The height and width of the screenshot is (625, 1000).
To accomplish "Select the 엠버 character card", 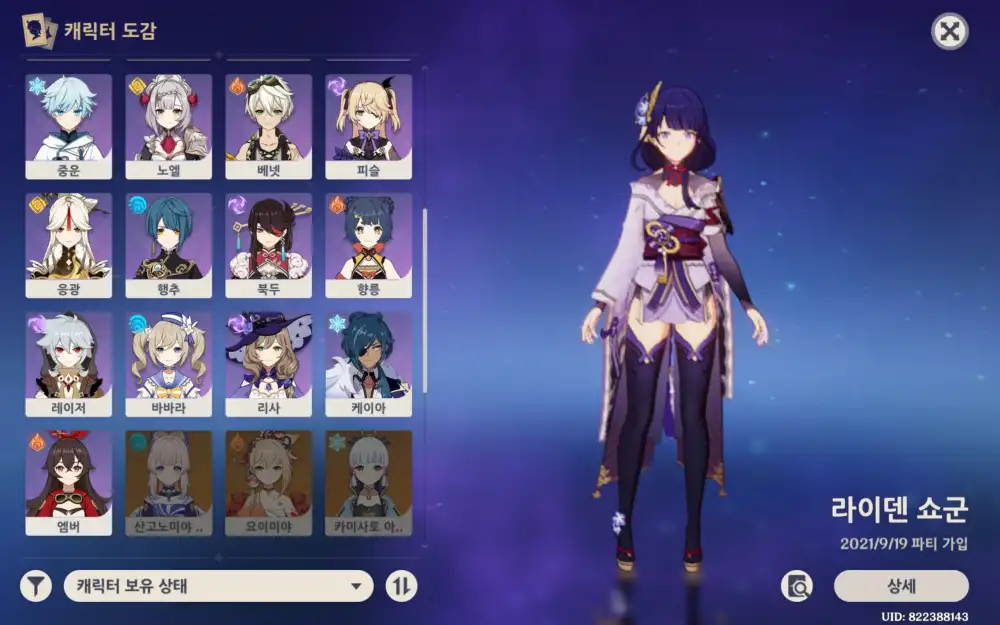I will coord(68,482).
